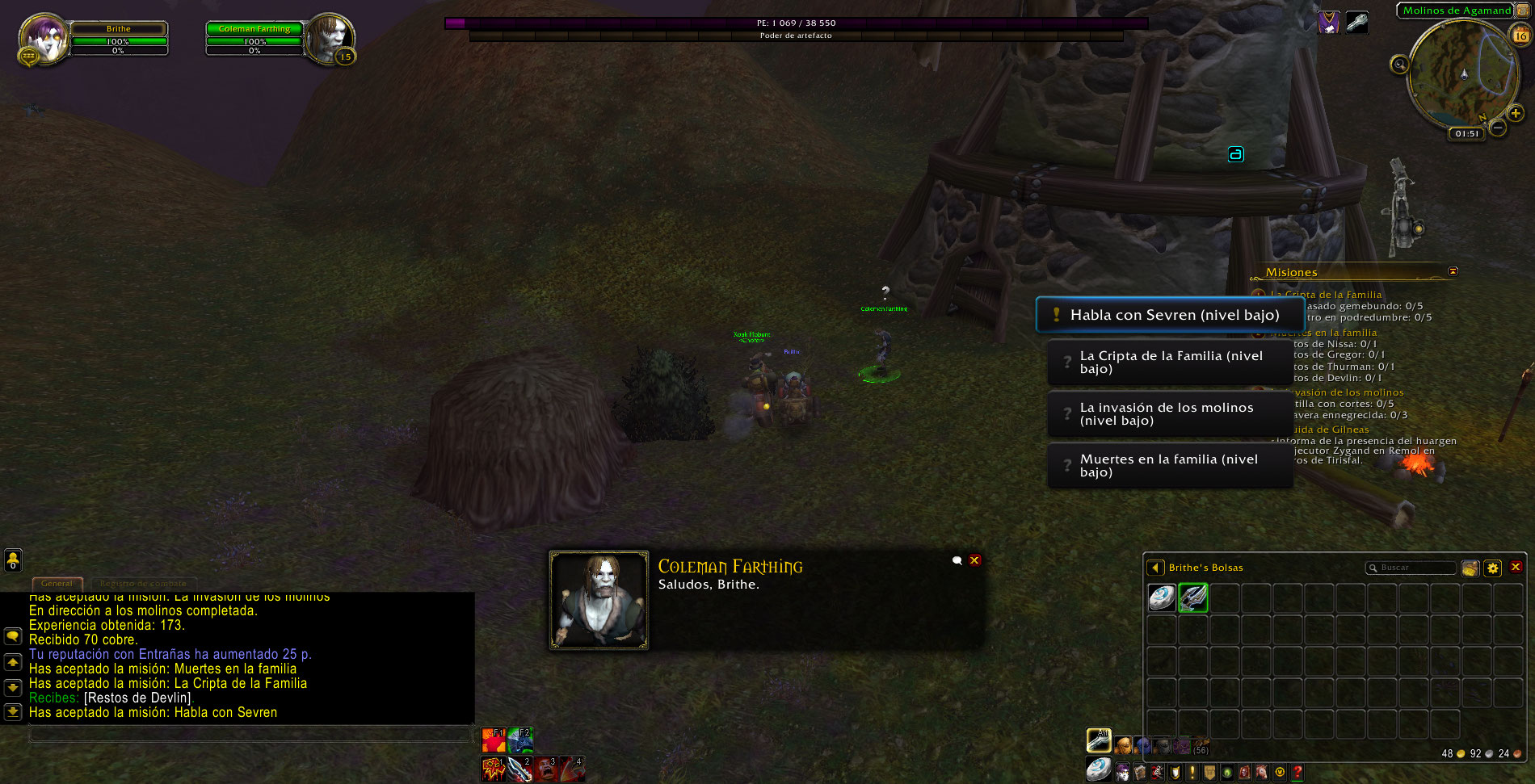Switch to 'Registro de combate' chat tab

(143, 583)
